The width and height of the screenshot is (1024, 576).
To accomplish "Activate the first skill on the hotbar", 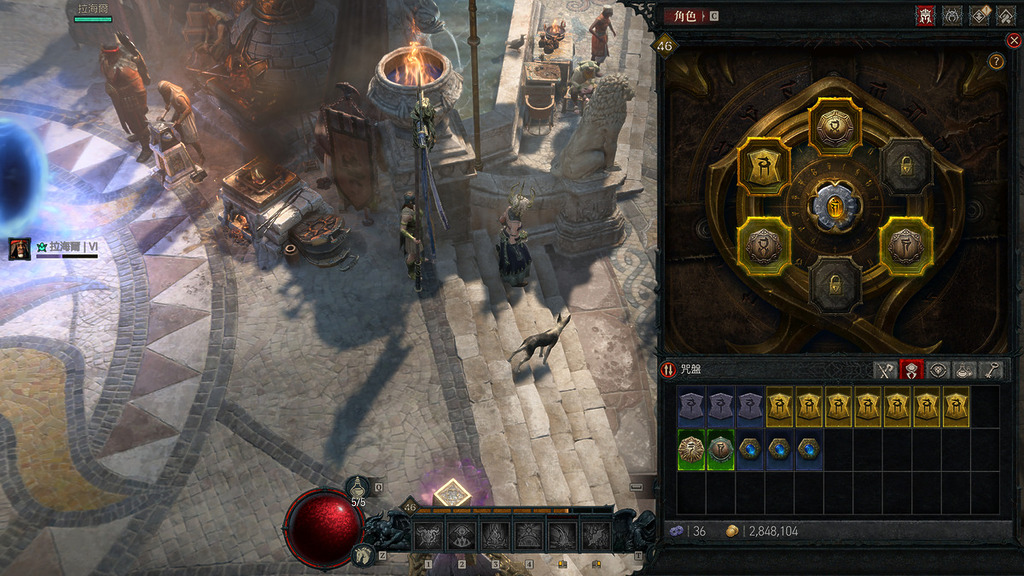I will click(x=428, y=537).
